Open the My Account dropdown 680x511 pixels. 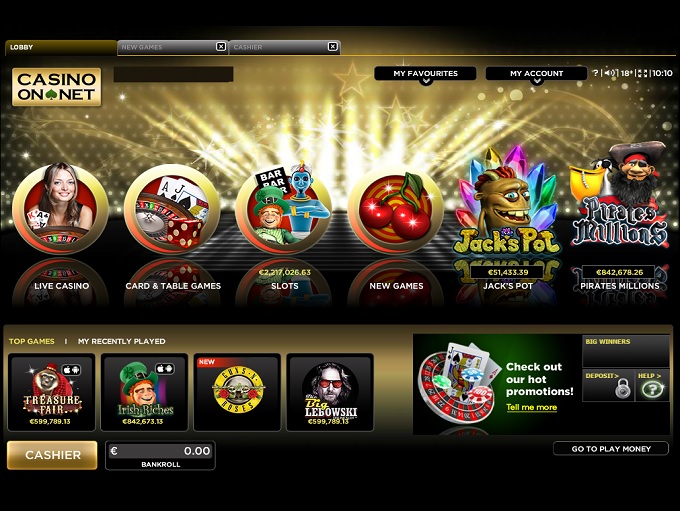[536, 74]
